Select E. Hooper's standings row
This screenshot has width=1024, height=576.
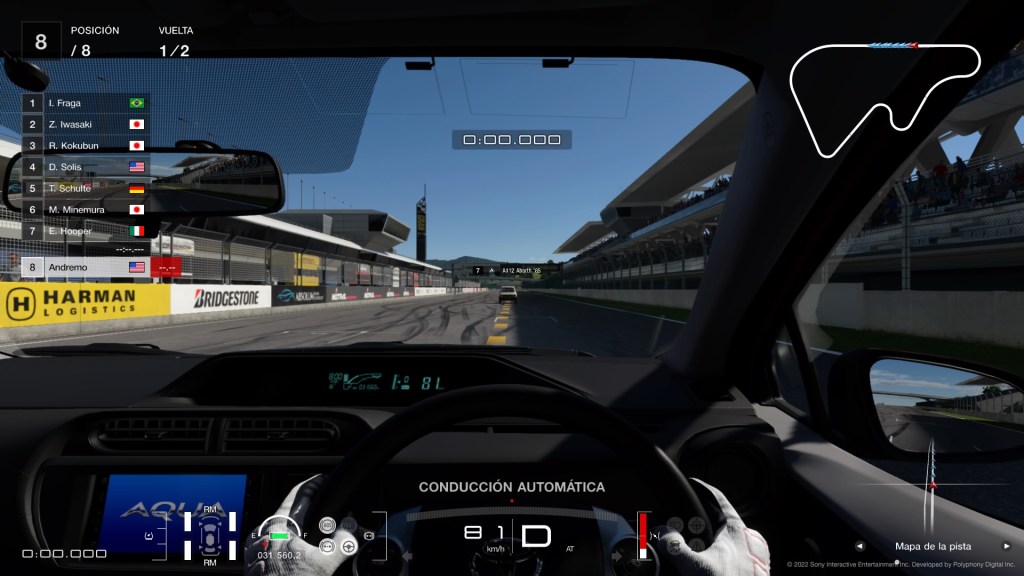(85, 231)
